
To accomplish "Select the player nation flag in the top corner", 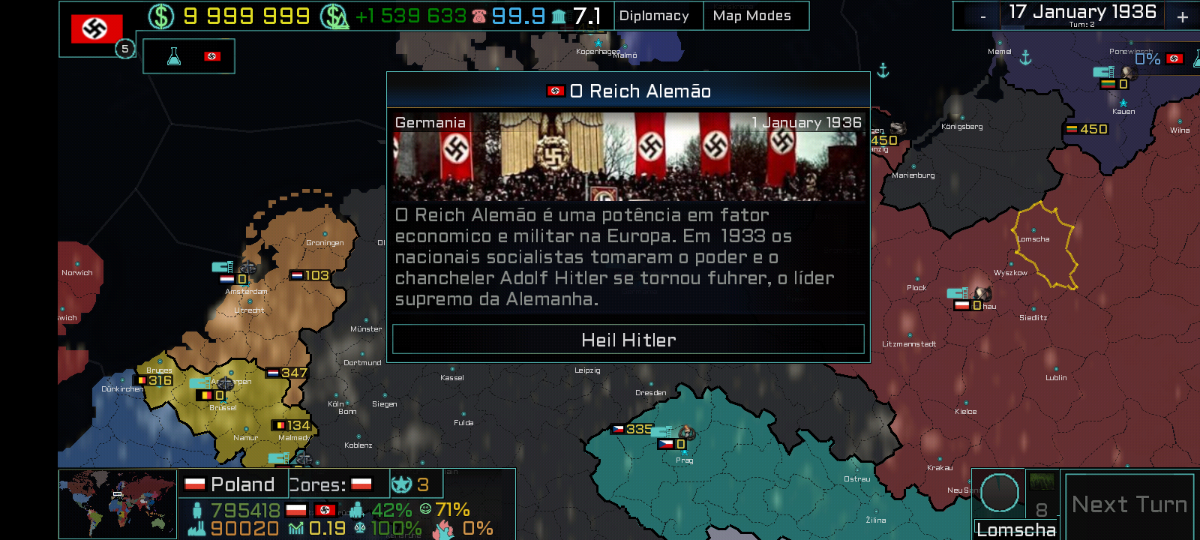I will tap(97, 28).
